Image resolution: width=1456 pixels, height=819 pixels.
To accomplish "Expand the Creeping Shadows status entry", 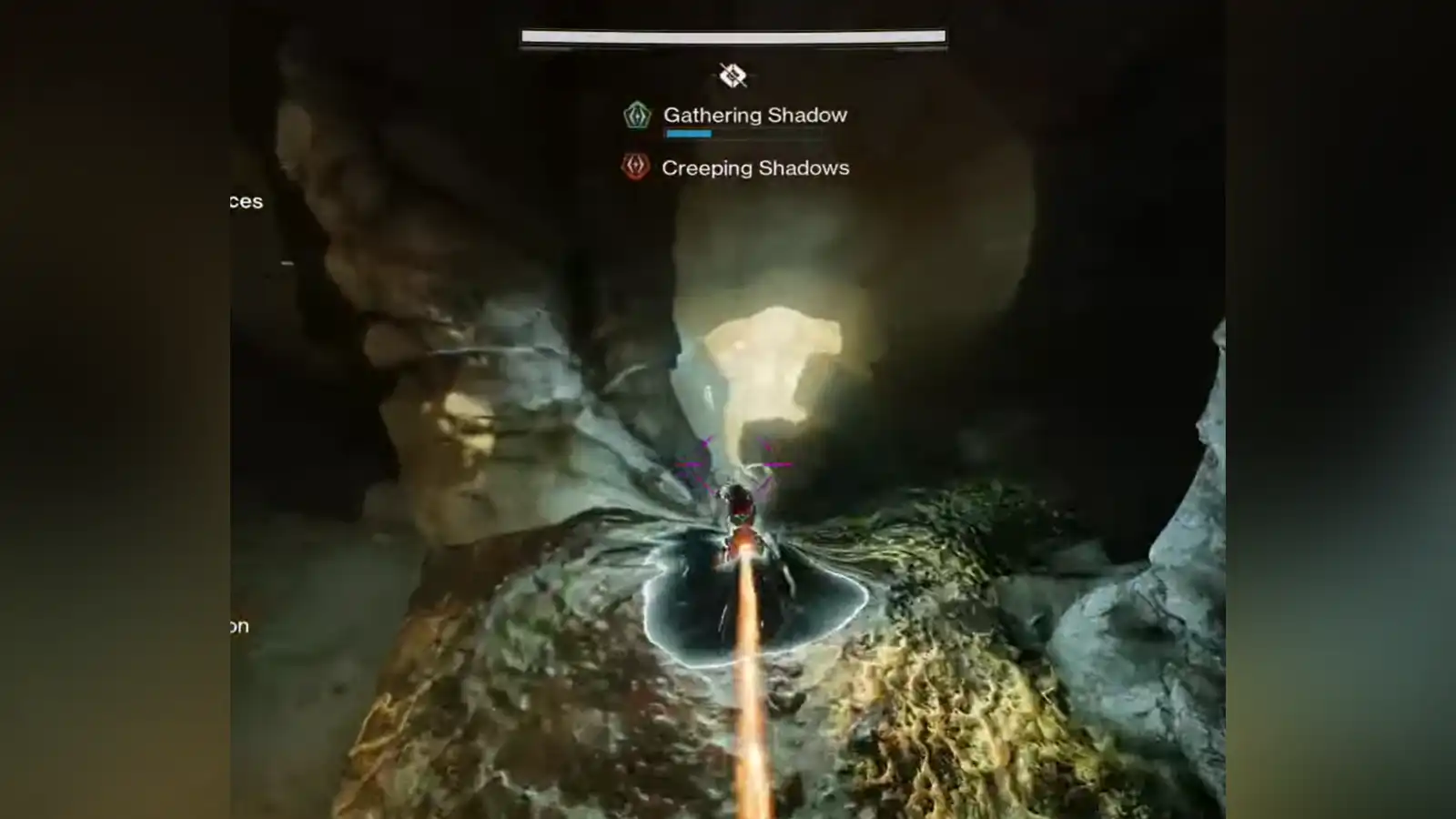I will pyautogui.click(x=755, y=167).
